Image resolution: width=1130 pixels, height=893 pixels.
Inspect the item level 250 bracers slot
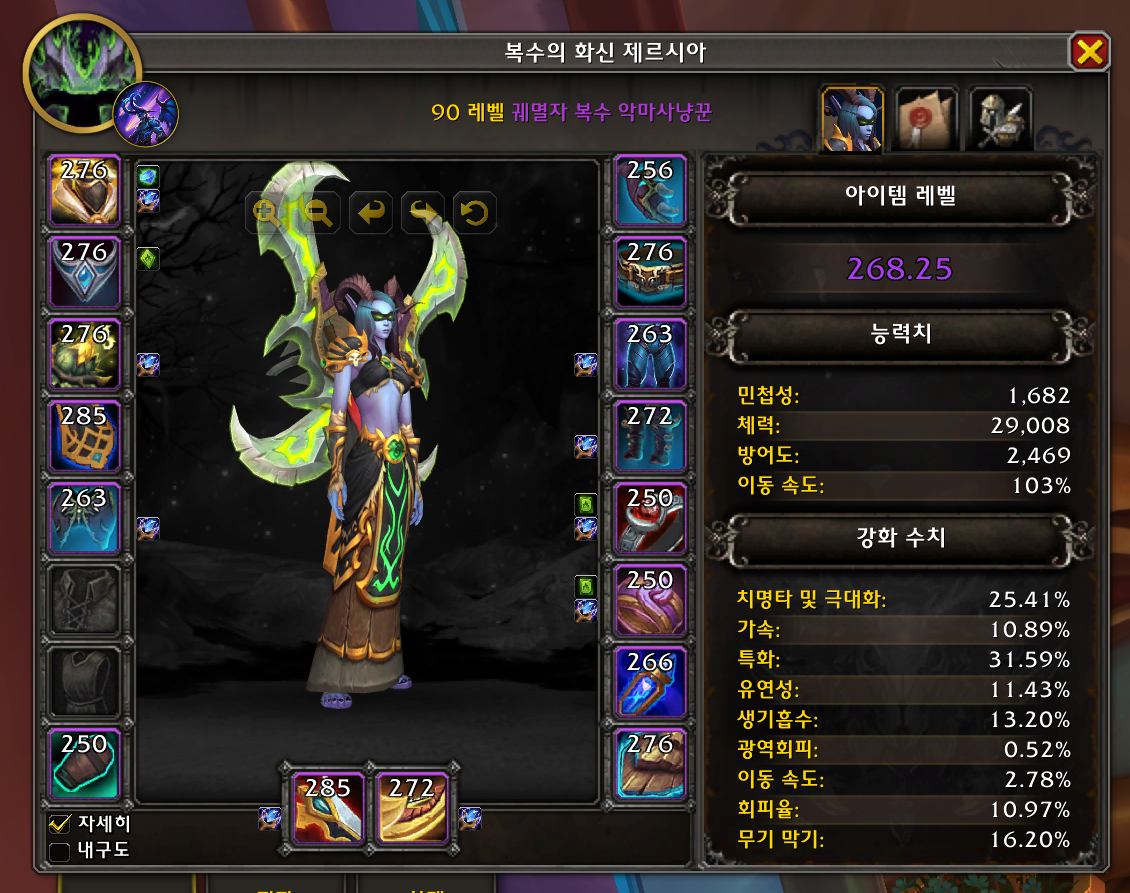coord(85,764)
